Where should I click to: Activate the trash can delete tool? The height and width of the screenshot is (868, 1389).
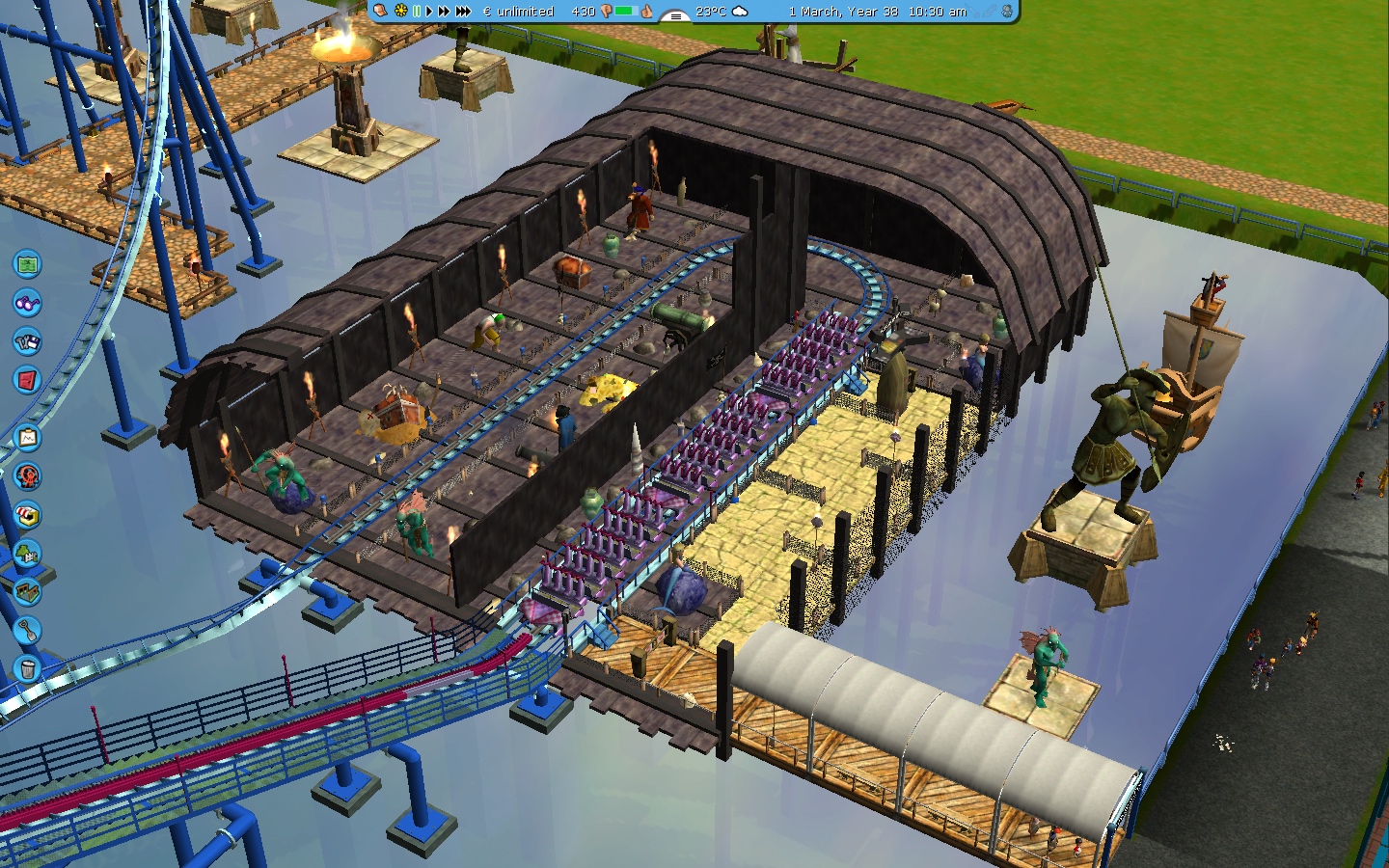click(27, 667)
